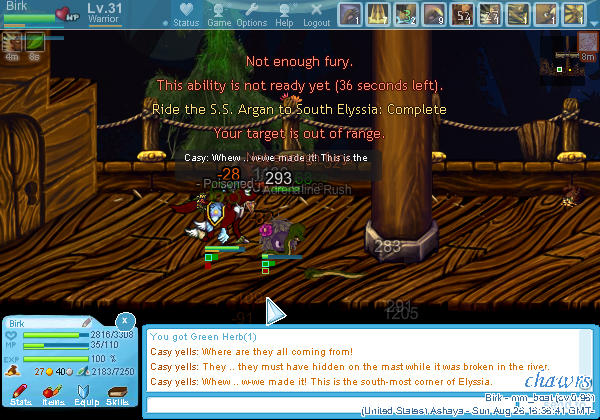Open the Stats panel
This screenshot has width=600, height=420.
[x=20, y=394]
